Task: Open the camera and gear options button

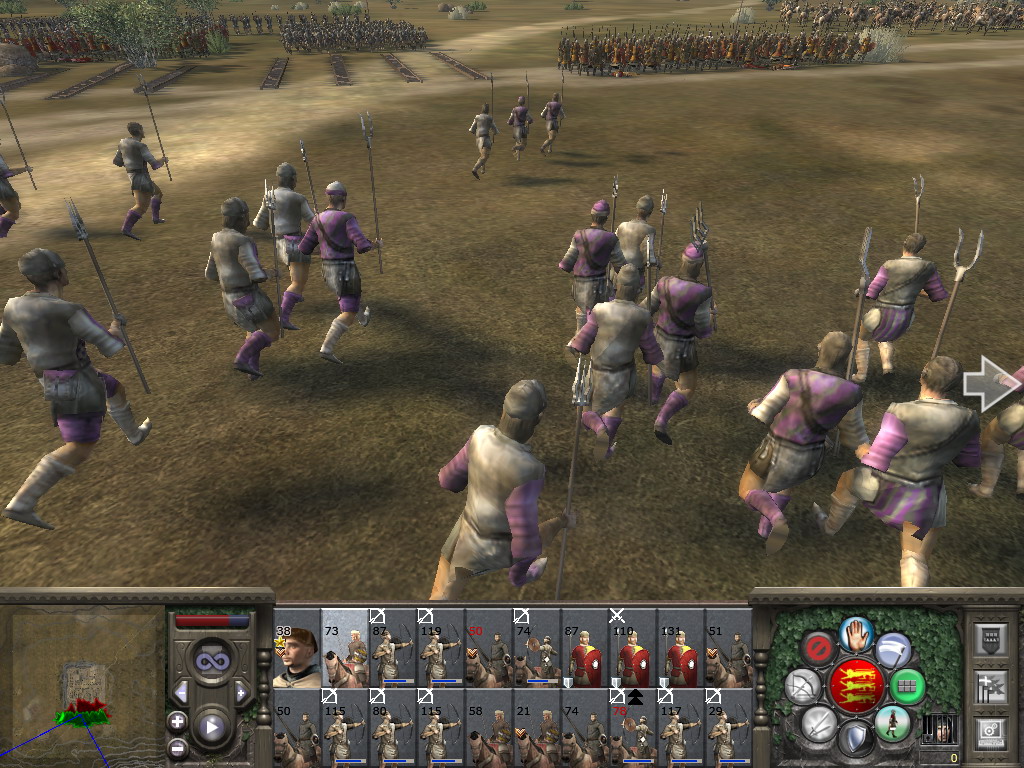Action: point(991,733)
